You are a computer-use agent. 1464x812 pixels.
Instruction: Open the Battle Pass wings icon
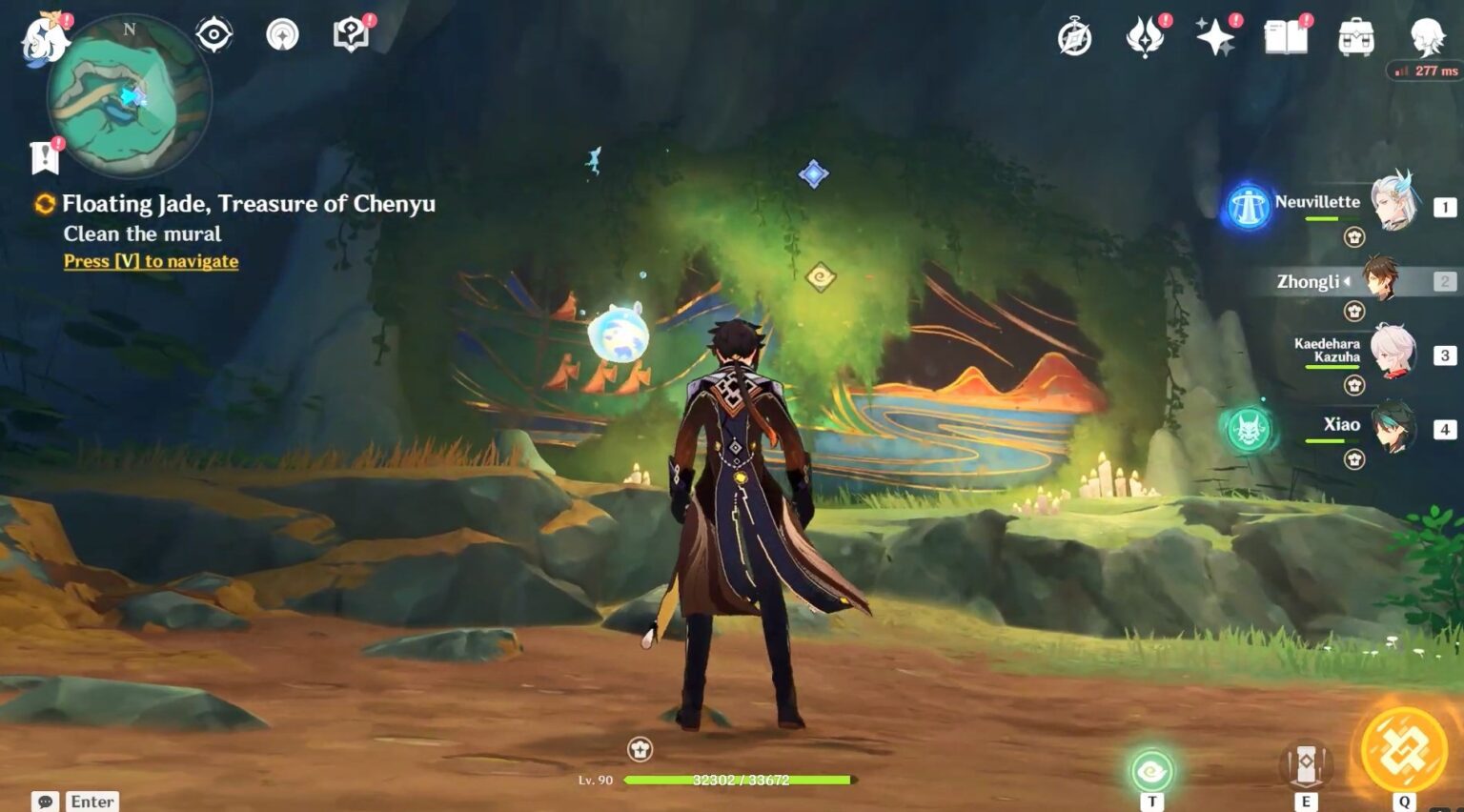(x=1146, y=36)
